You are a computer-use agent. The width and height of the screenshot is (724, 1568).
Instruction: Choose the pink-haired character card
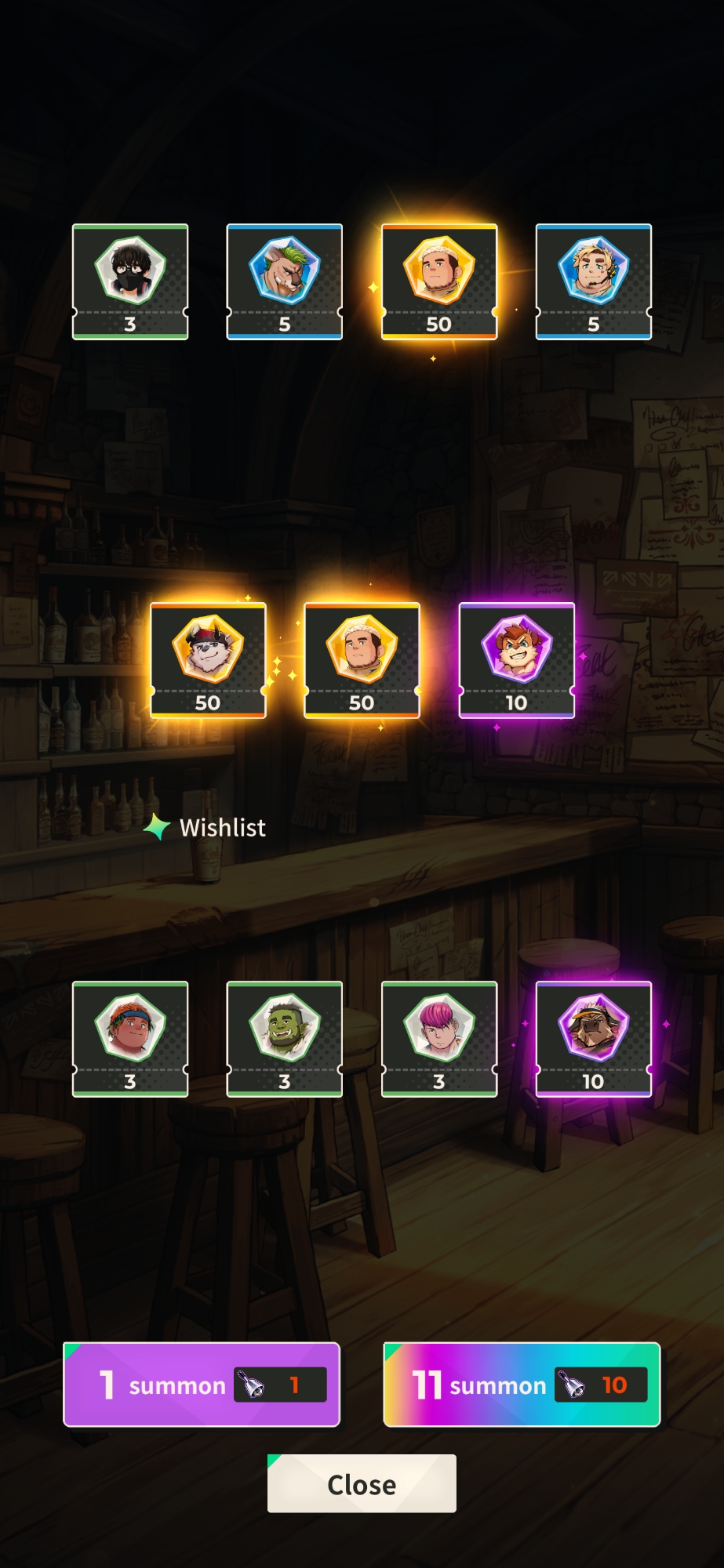(439, 1039)
